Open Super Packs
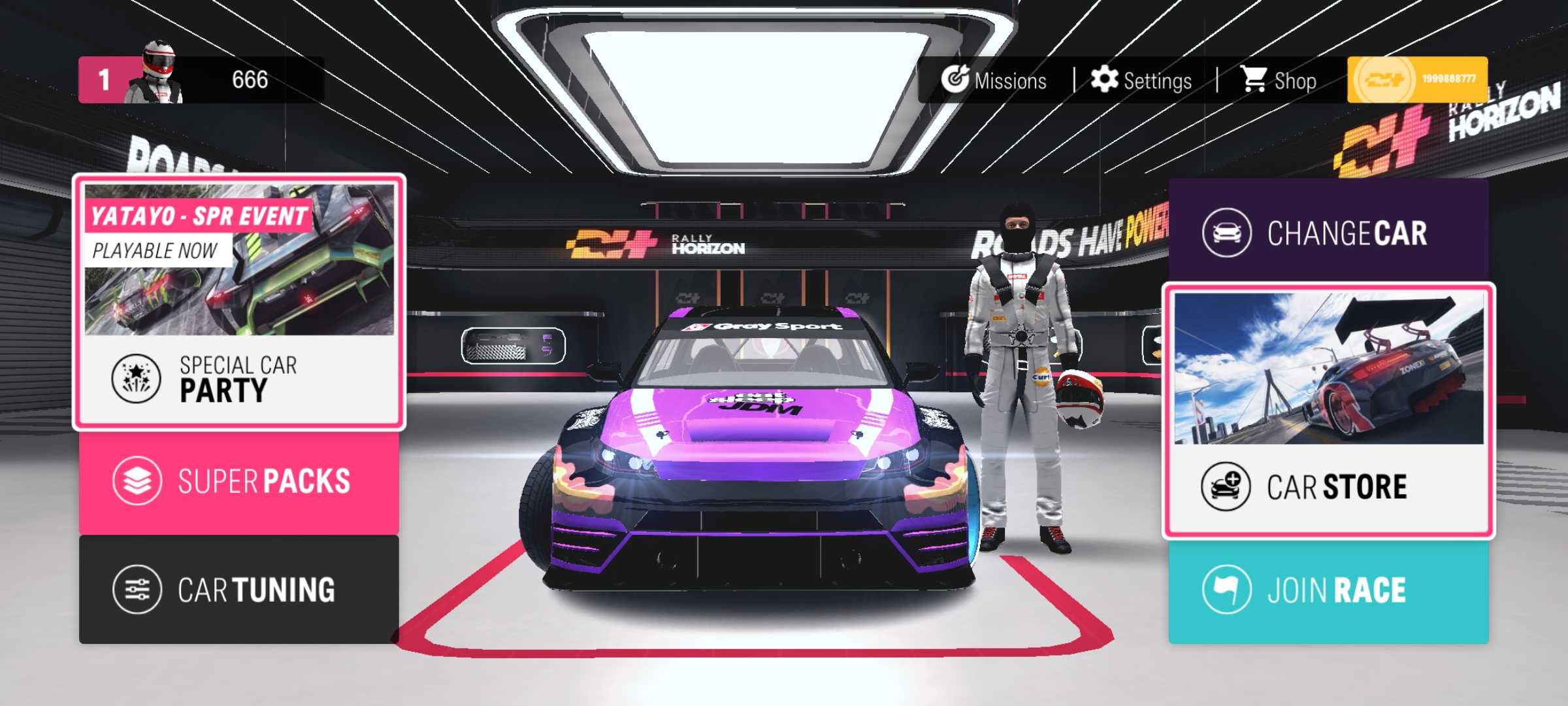The height and width of the screenshot is (706, 1568). [238, 482]
